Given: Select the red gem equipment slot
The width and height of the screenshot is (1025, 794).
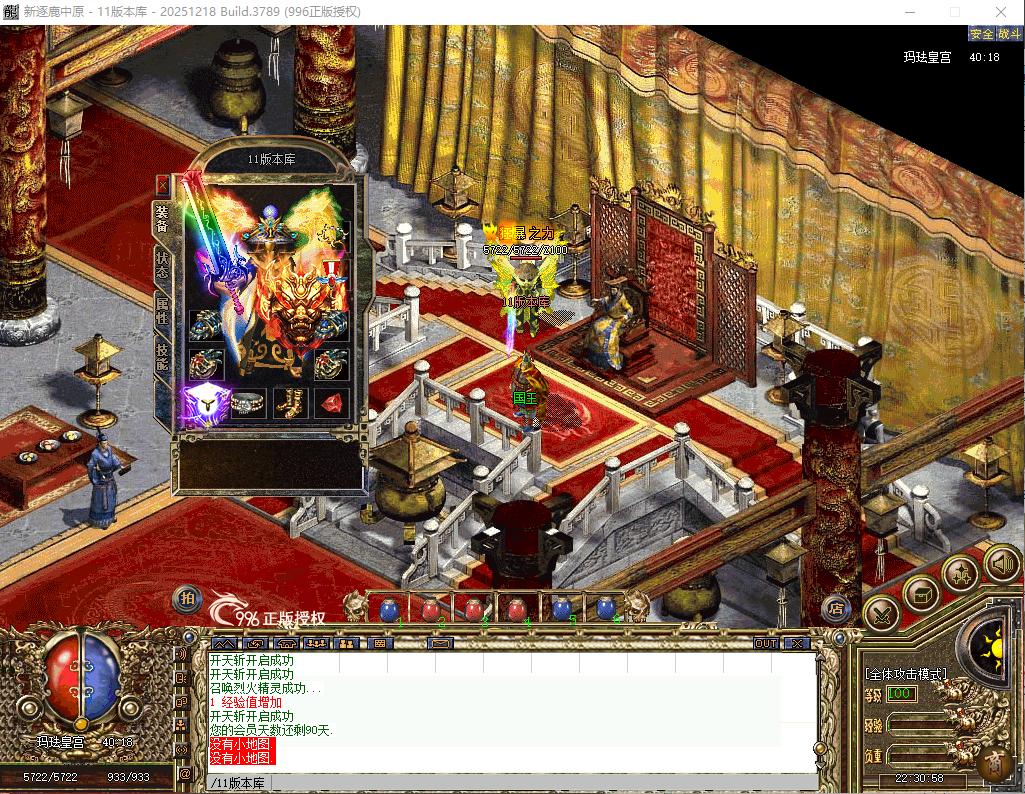Looking at the screenshot, I should (331, 403).
